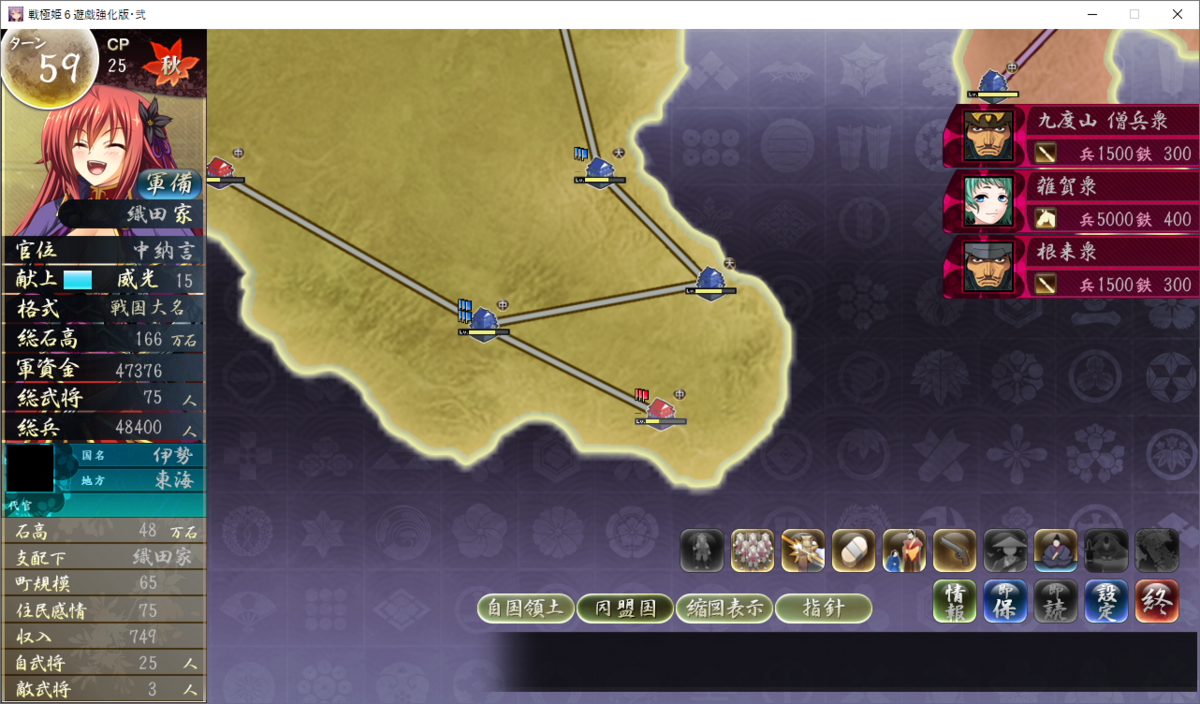Viewport: 1200px width, 704px height.
Task: Open the 設定 settings menu
Action: tap(1105, 602)
